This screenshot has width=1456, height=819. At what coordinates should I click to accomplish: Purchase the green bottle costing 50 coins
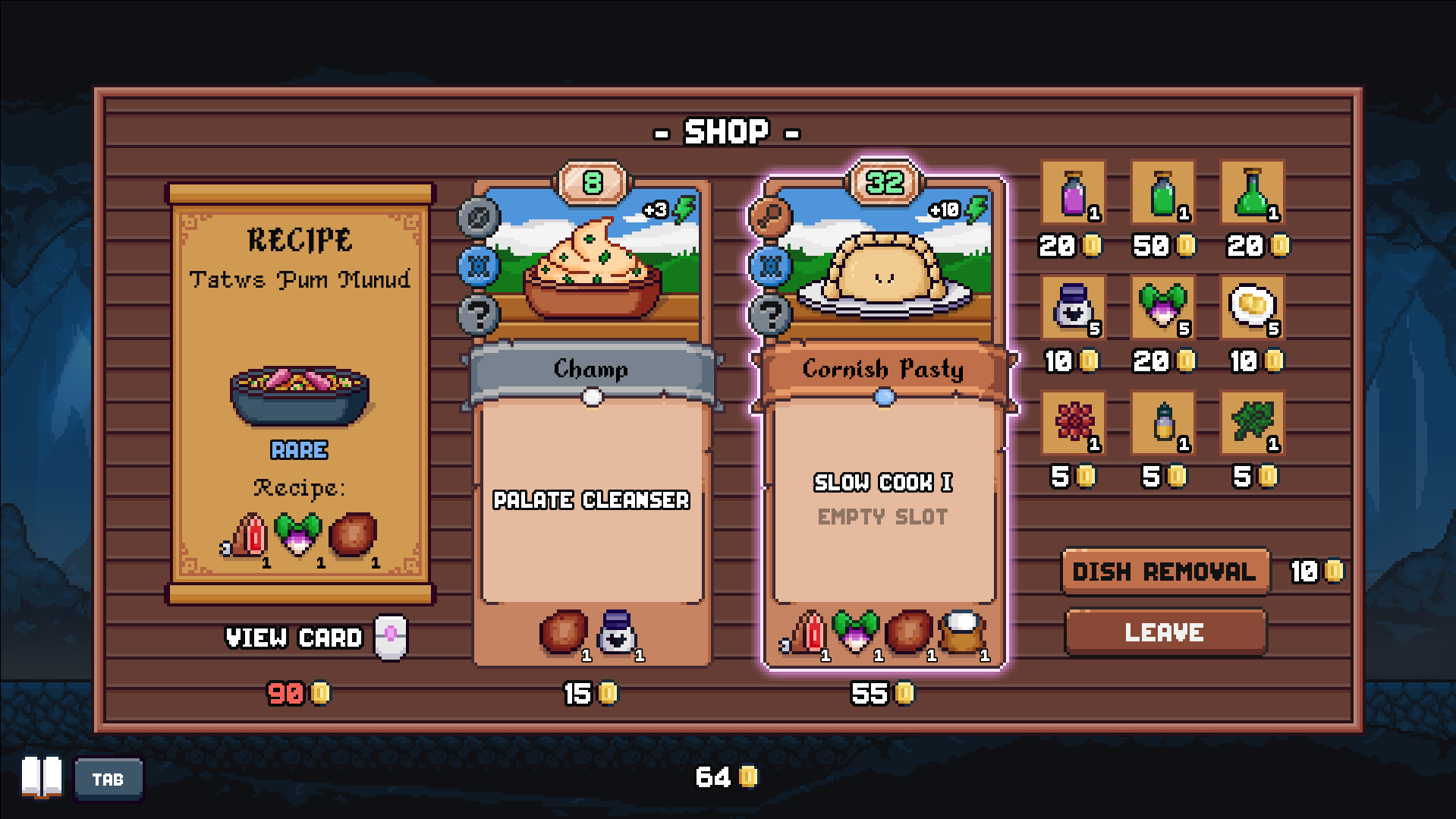(1162, 193)
